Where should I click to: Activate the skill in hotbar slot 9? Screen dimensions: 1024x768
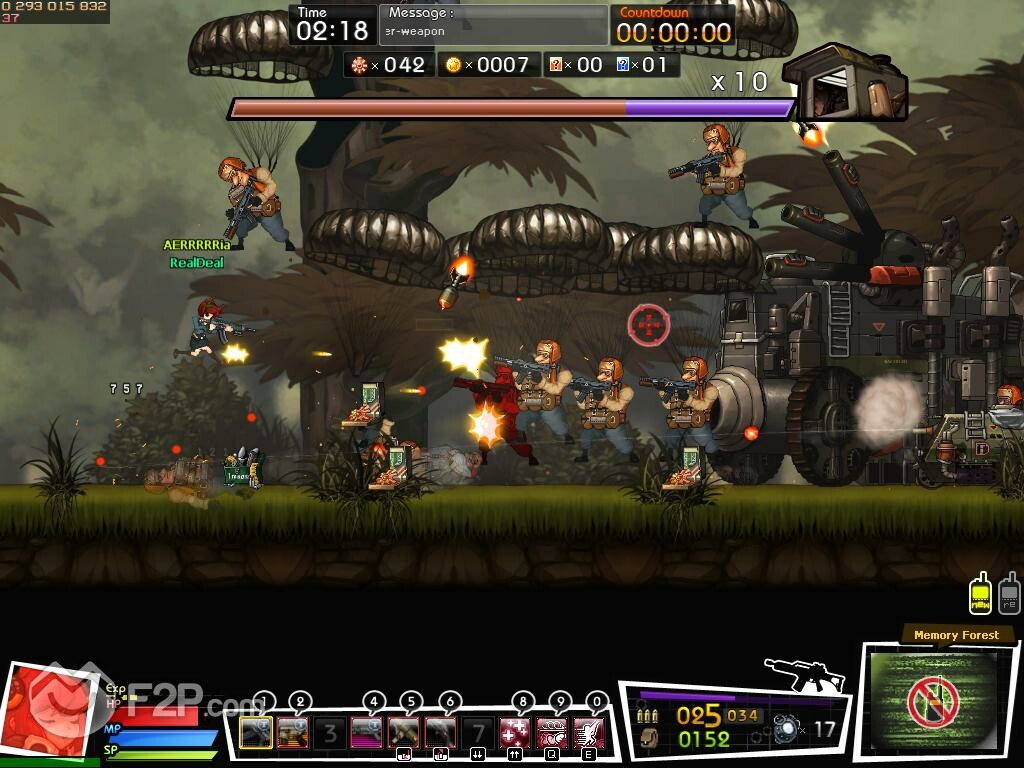coord(552,733)
